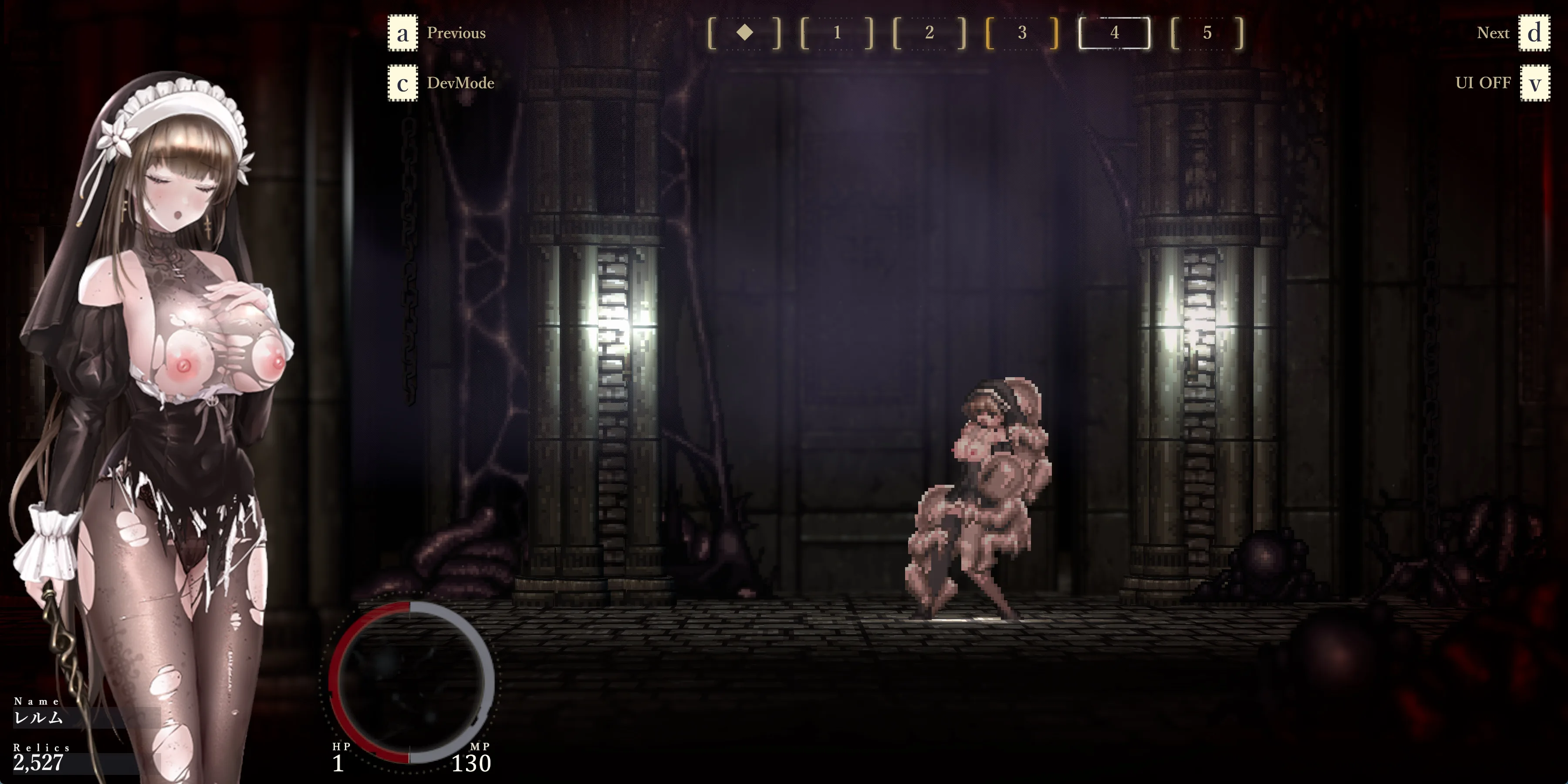Image resolution: width=1568 pixels, height=784 pixels.
Task: Choose the highlighted page 4 tab
Action: 1114,33
